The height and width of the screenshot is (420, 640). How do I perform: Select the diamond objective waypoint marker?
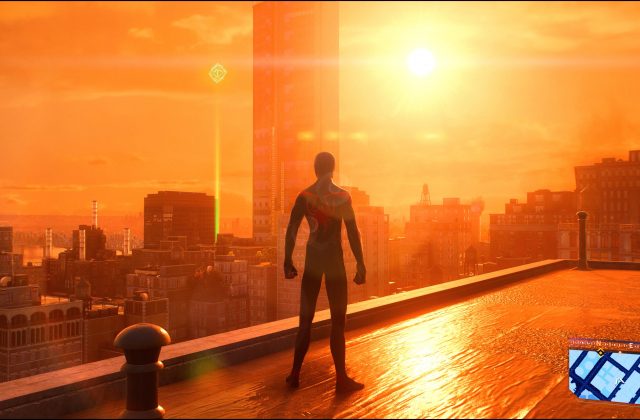[217, 73]
